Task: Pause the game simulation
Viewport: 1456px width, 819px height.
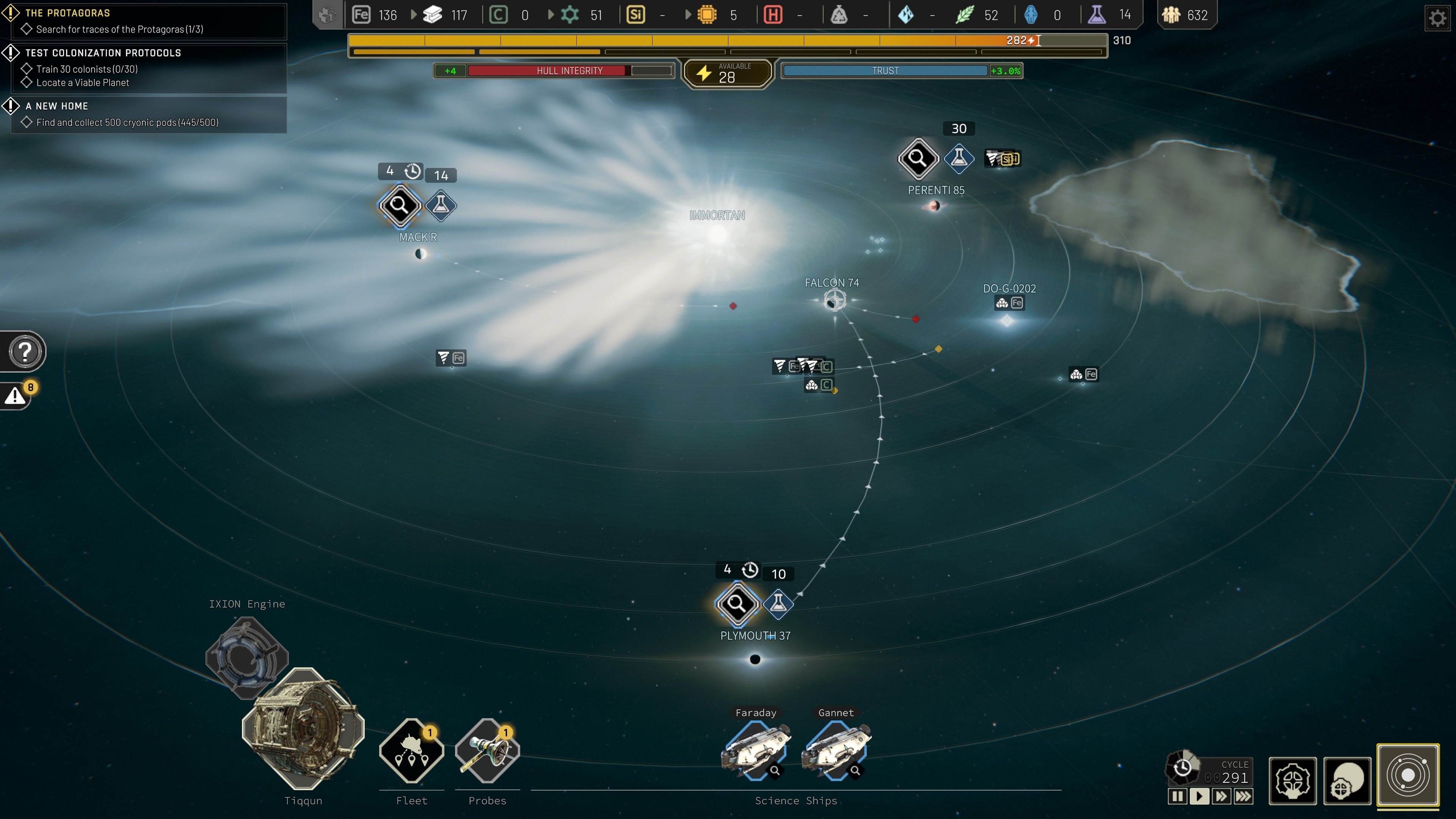Action: (1178, 796)
